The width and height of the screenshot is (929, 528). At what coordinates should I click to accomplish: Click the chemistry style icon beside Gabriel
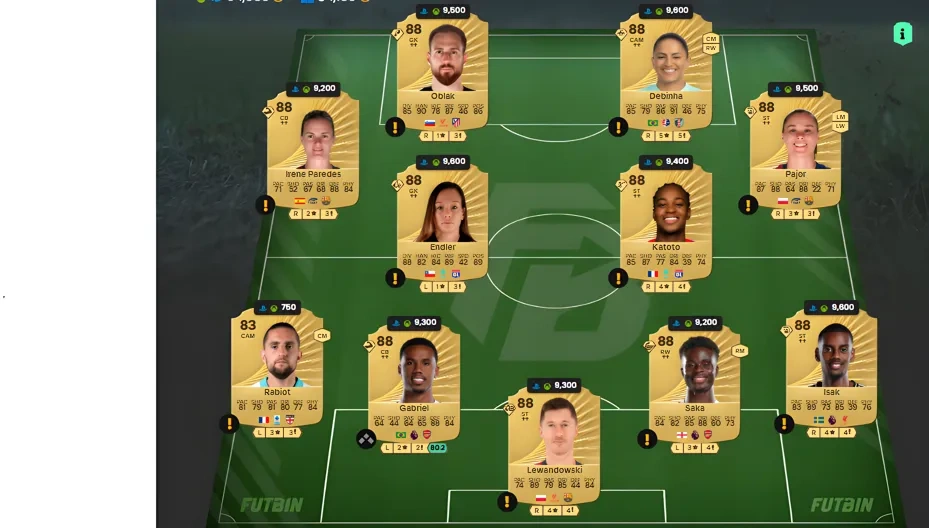(366, 438)
